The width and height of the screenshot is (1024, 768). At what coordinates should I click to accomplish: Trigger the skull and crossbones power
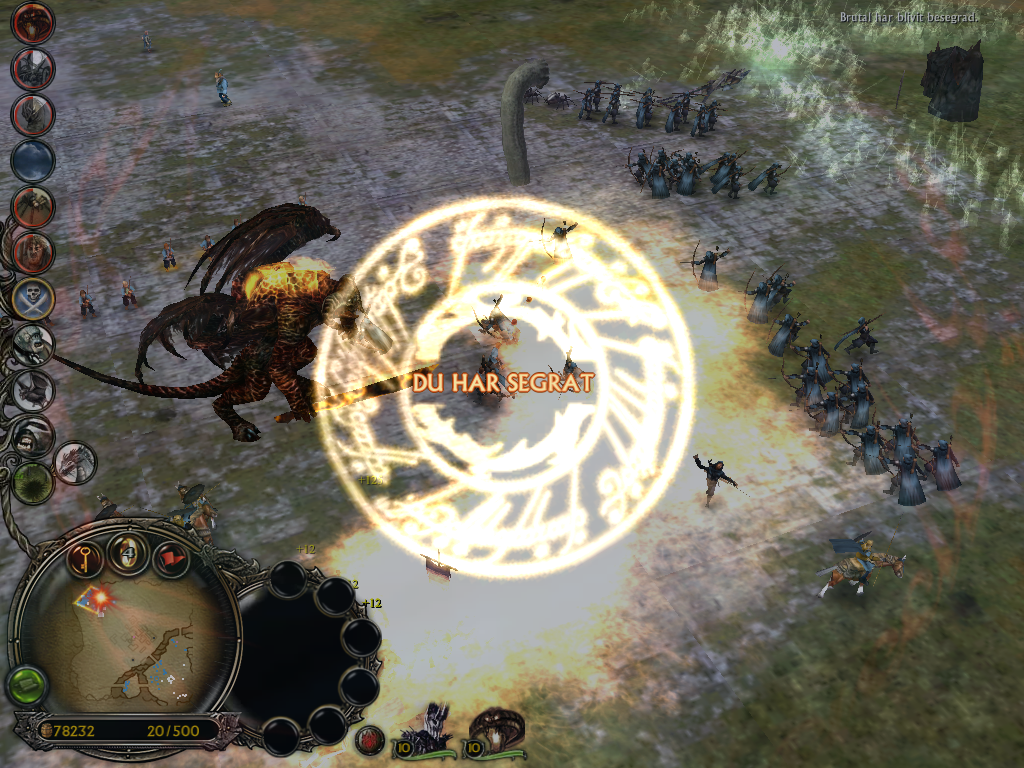[33, 297]
